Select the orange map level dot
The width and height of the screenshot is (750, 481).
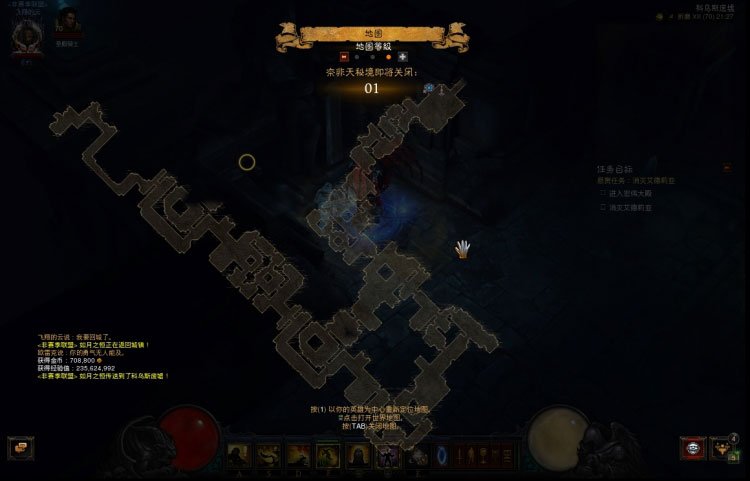tap(388, 57)
